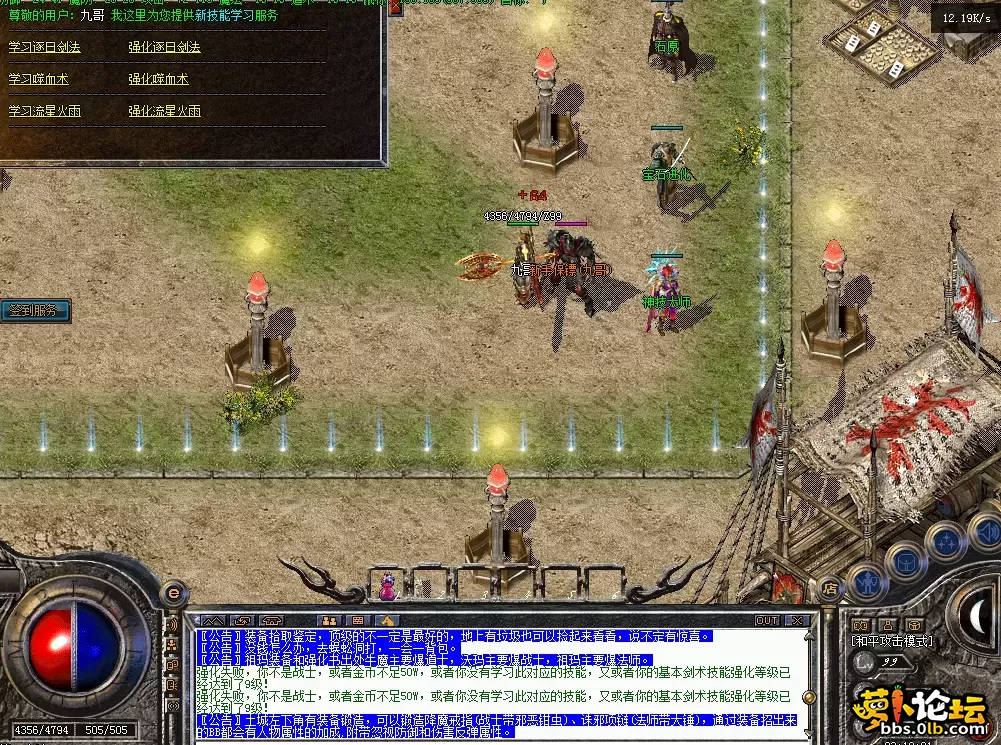This screenshot has height=745, width=1001.
Task: Select the 强化流星火雨 option
Action: [x=164, y=111]
